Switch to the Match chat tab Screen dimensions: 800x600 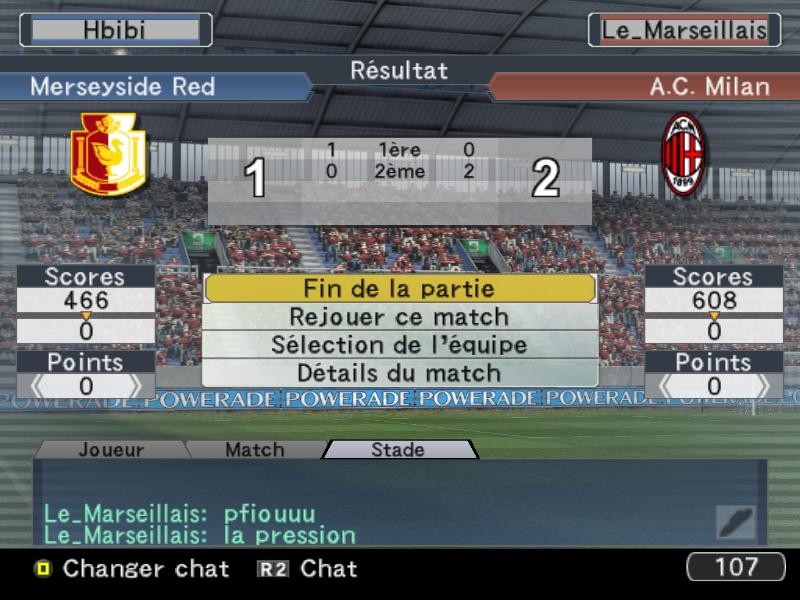point(254,450)
